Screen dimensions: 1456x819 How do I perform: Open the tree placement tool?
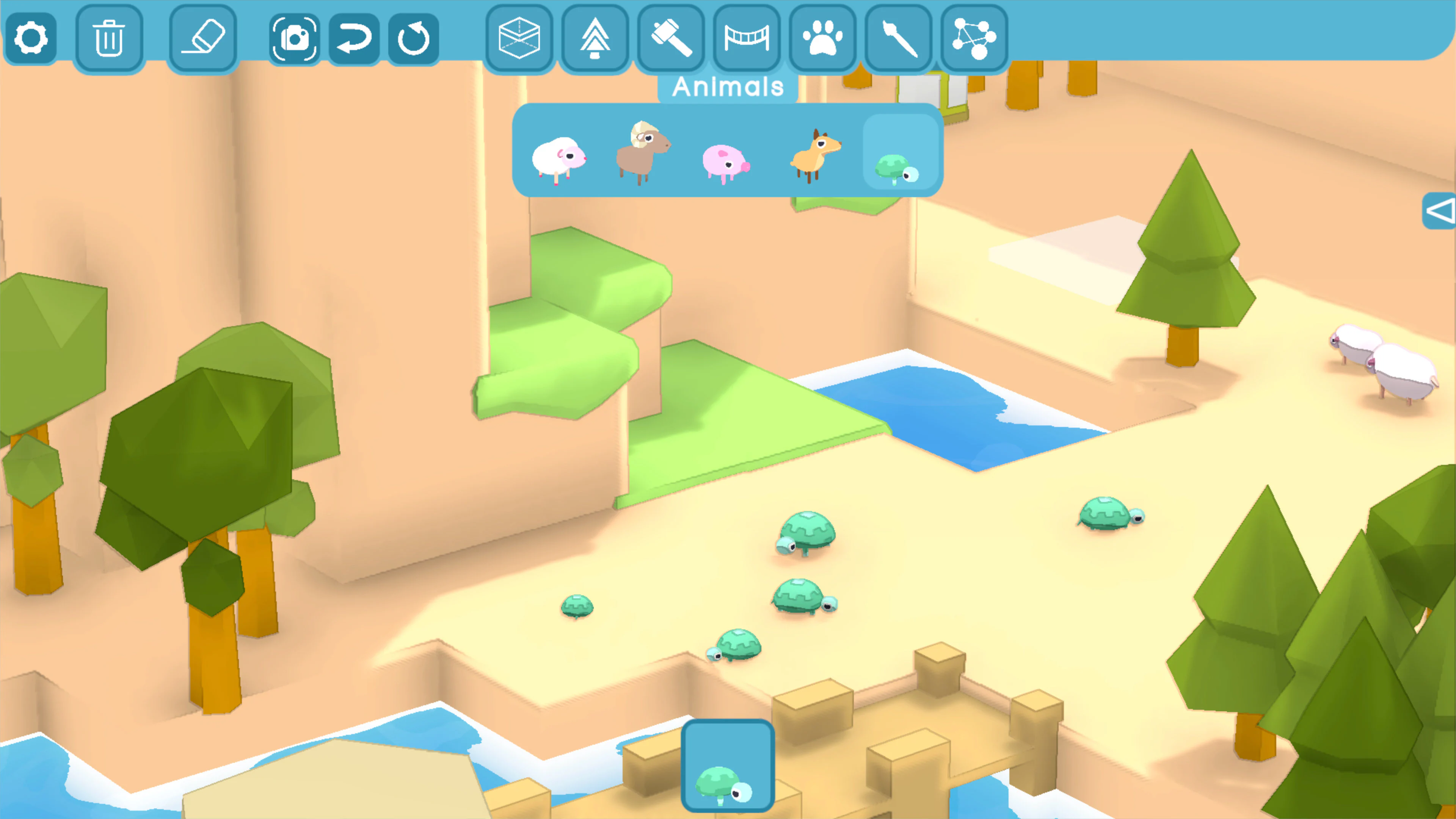click(595, 37)
